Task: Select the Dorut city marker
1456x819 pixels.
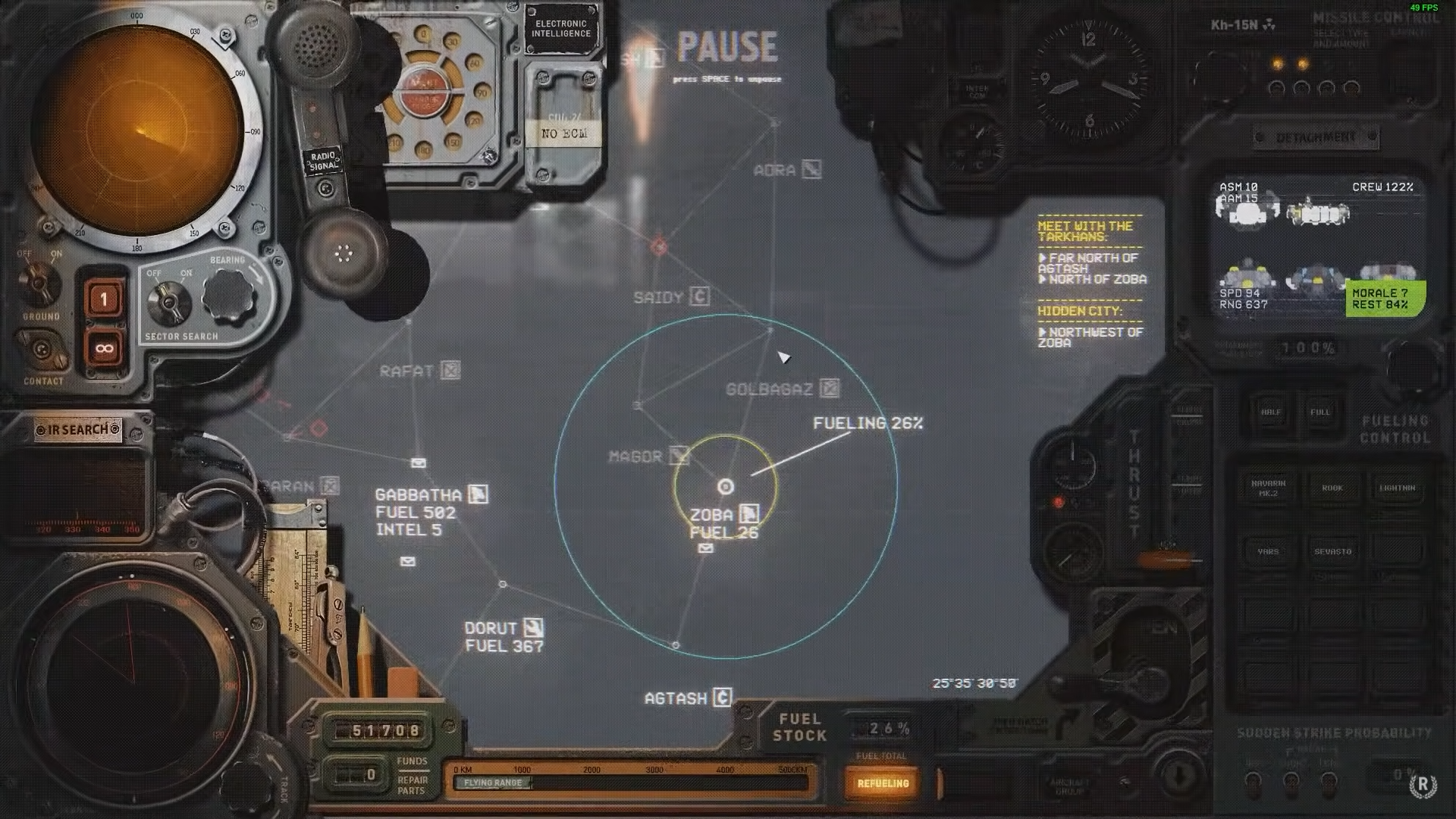Action: (534, 628)
